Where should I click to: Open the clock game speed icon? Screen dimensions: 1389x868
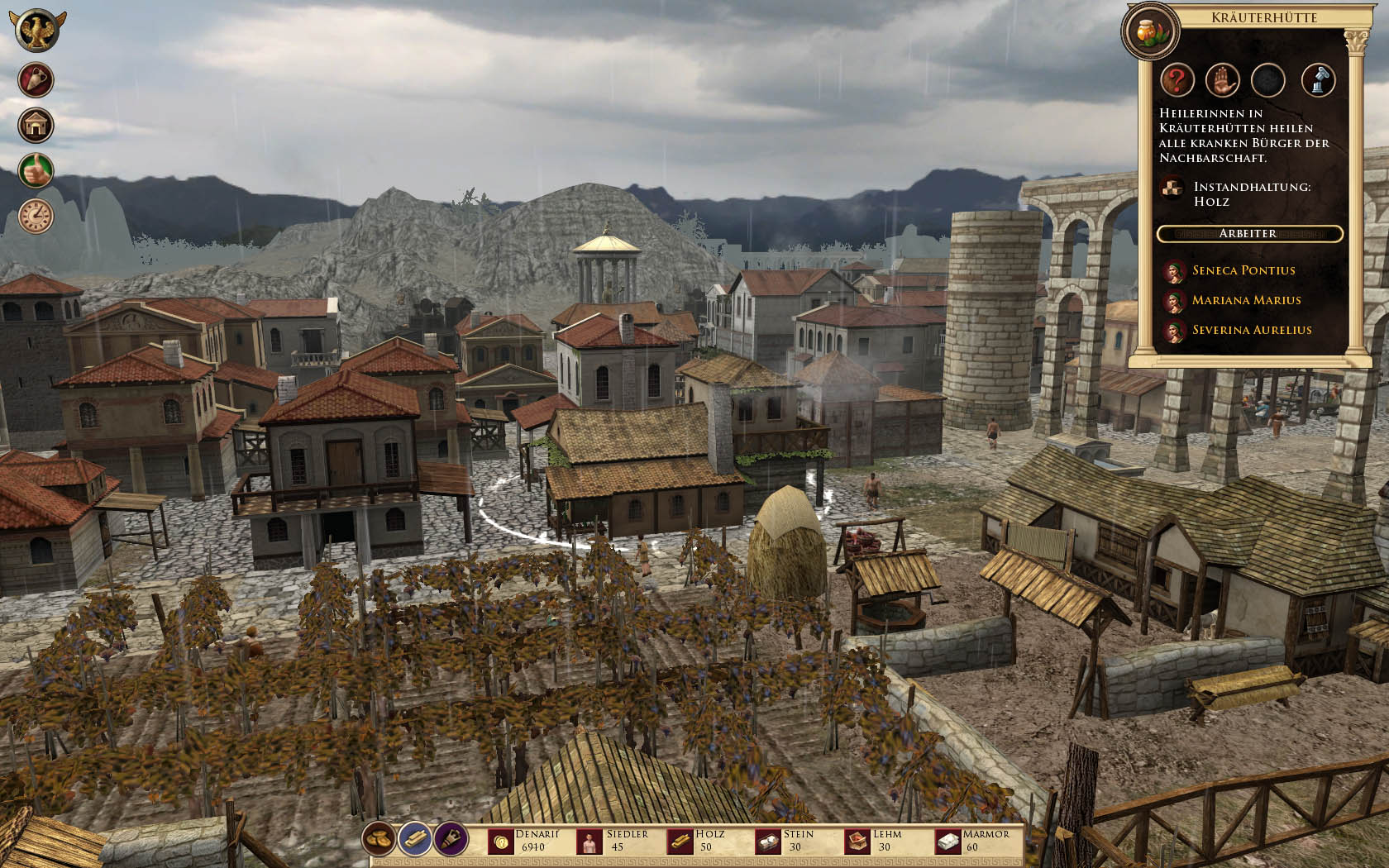click(37, 217)
